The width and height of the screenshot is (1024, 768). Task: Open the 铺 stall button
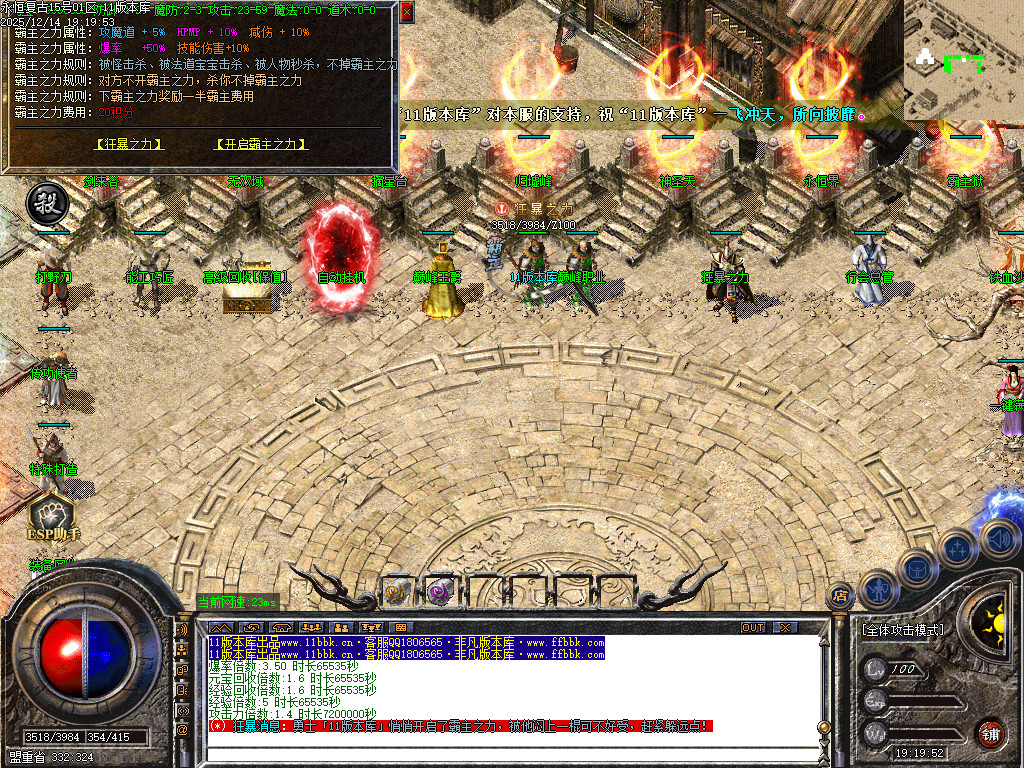pos(990,733)
